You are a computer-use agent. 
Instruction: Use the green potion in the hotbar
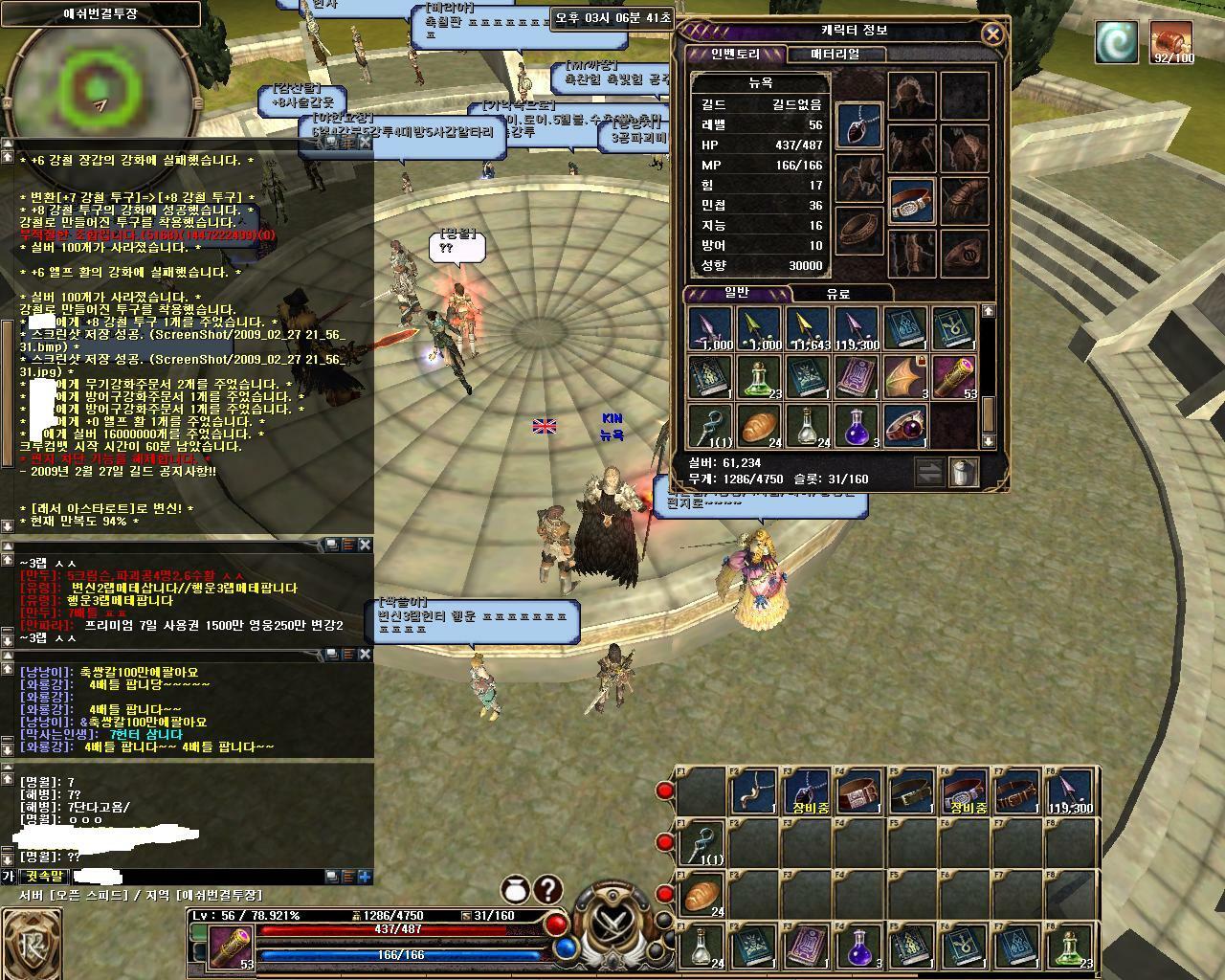click(x=1072, y=947)
